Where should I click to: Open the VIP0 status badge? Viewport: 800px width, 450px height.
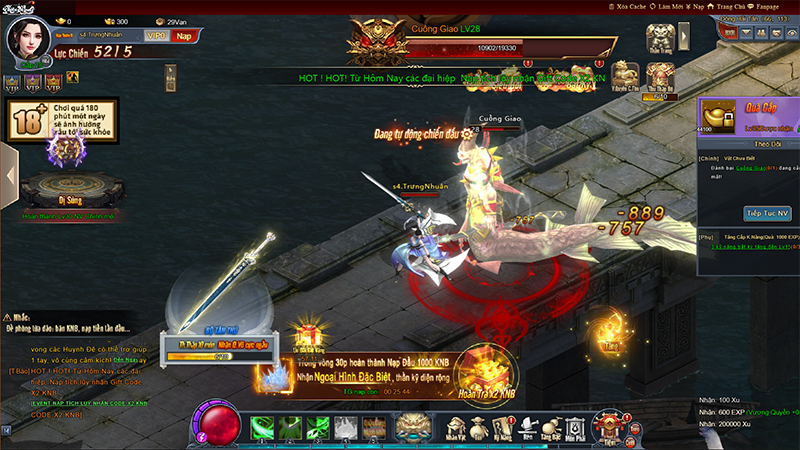pos(156,36)
